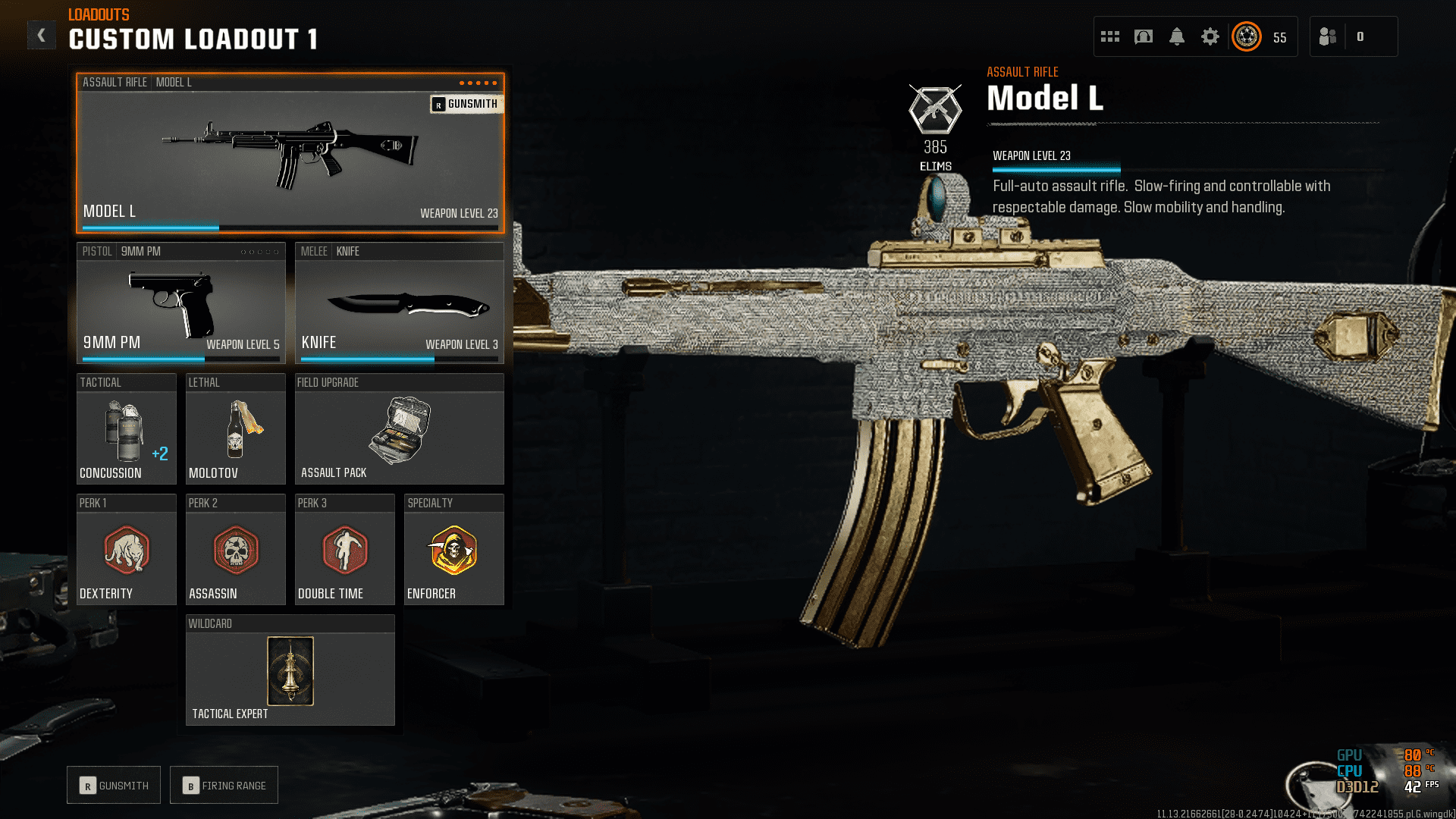Open the Dexterity perk 1 slot

point(126,550)
